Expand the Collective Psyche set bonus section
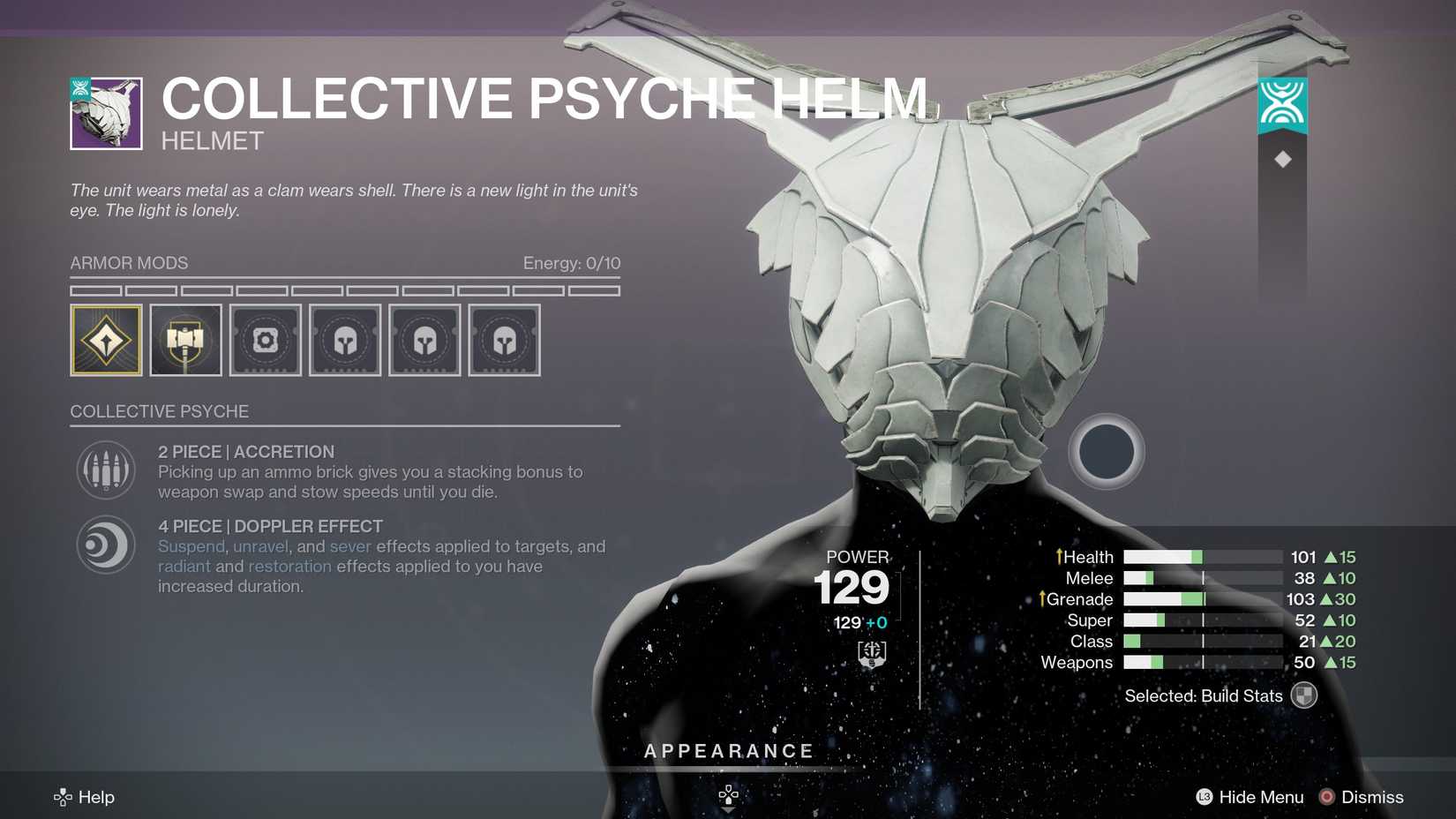 tap(160, 411)
